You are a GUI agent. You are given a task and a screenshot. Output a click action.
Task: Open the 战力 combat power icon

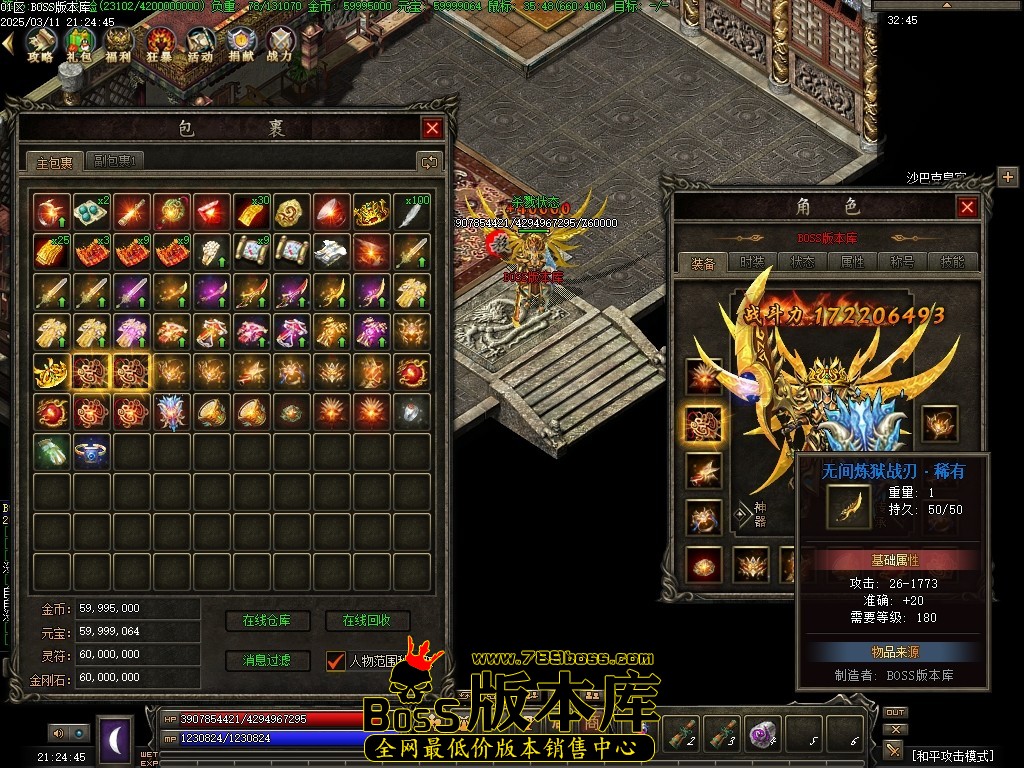(x=280, y=42)
